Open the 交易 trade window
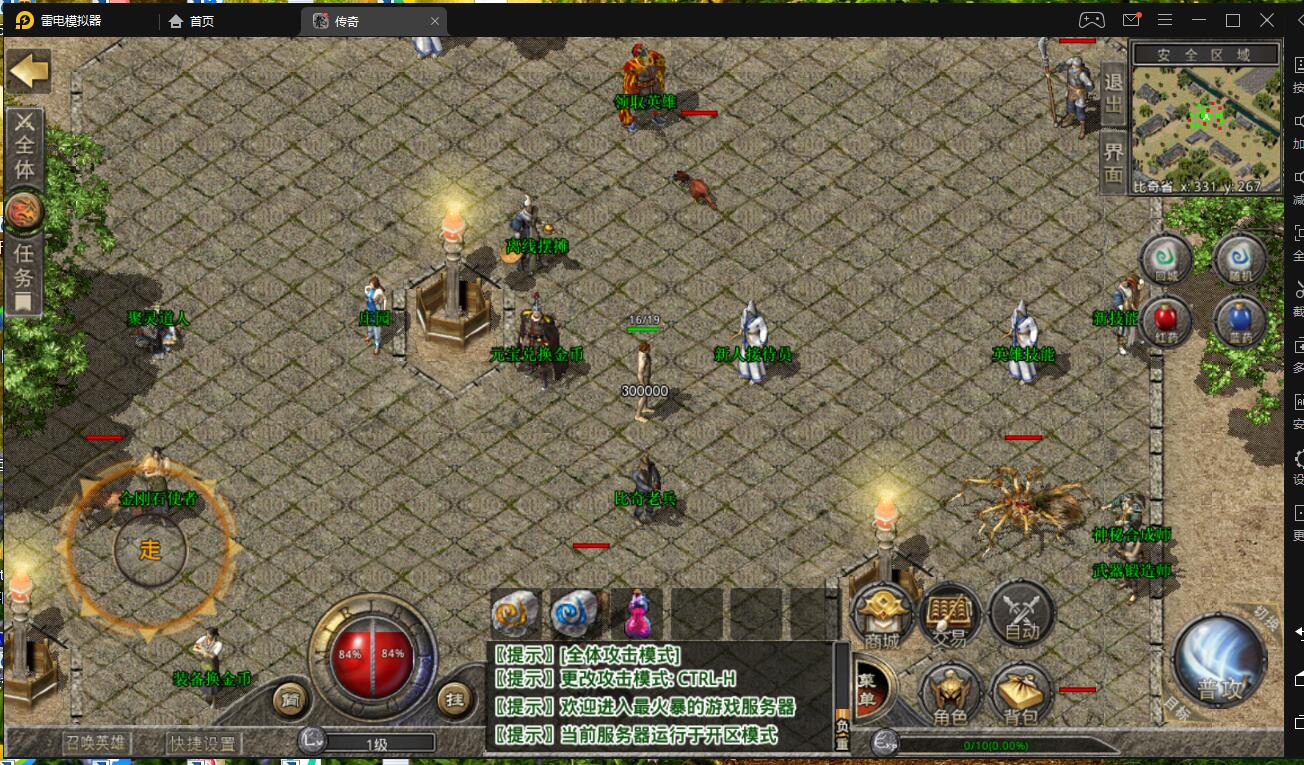The width and height of the screenshot is (1304, 765). [x=950, y=615]
